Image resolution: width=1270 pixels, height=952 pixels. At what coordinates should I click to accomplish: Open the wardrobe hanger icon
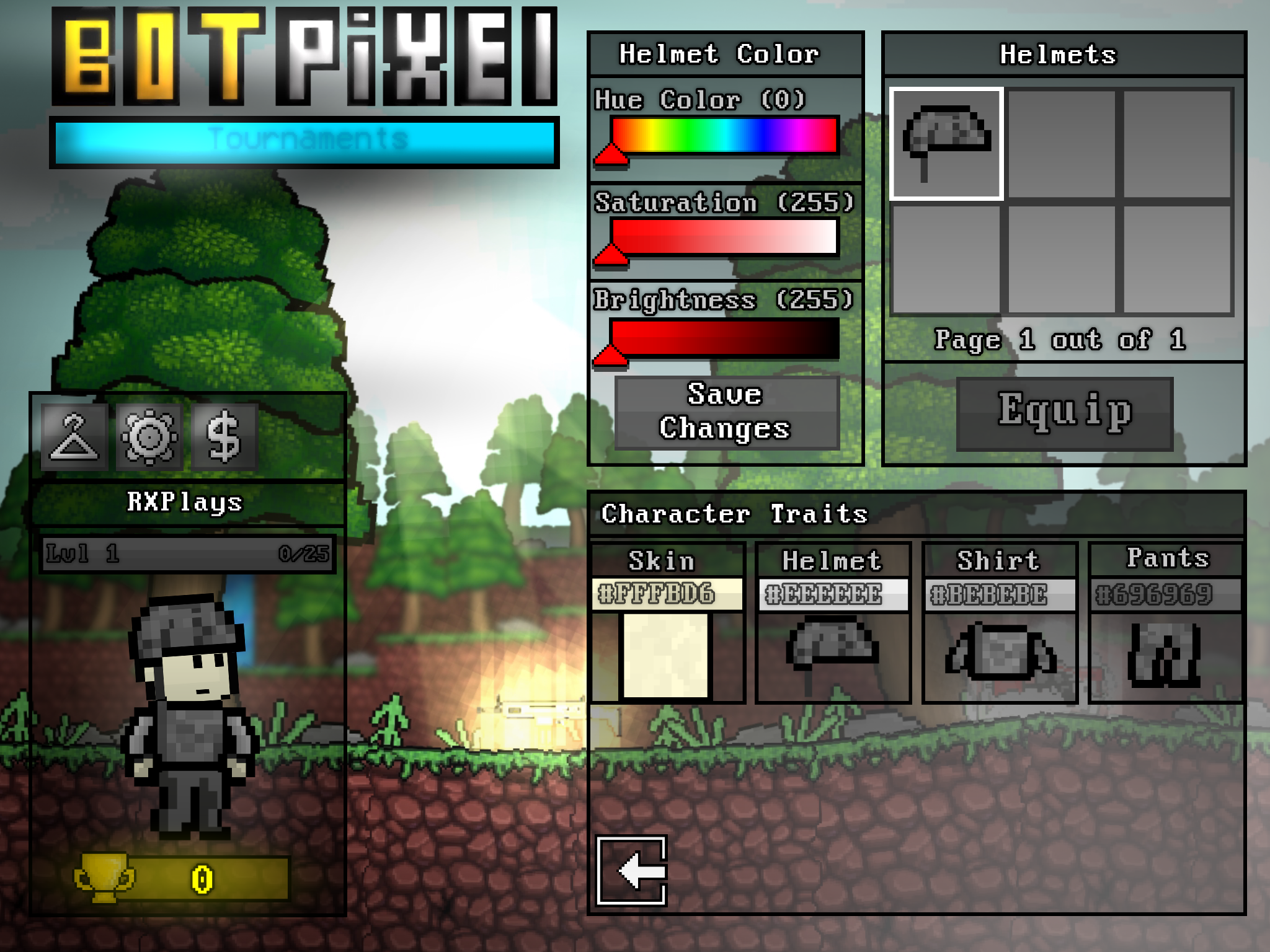coord(74,437)
